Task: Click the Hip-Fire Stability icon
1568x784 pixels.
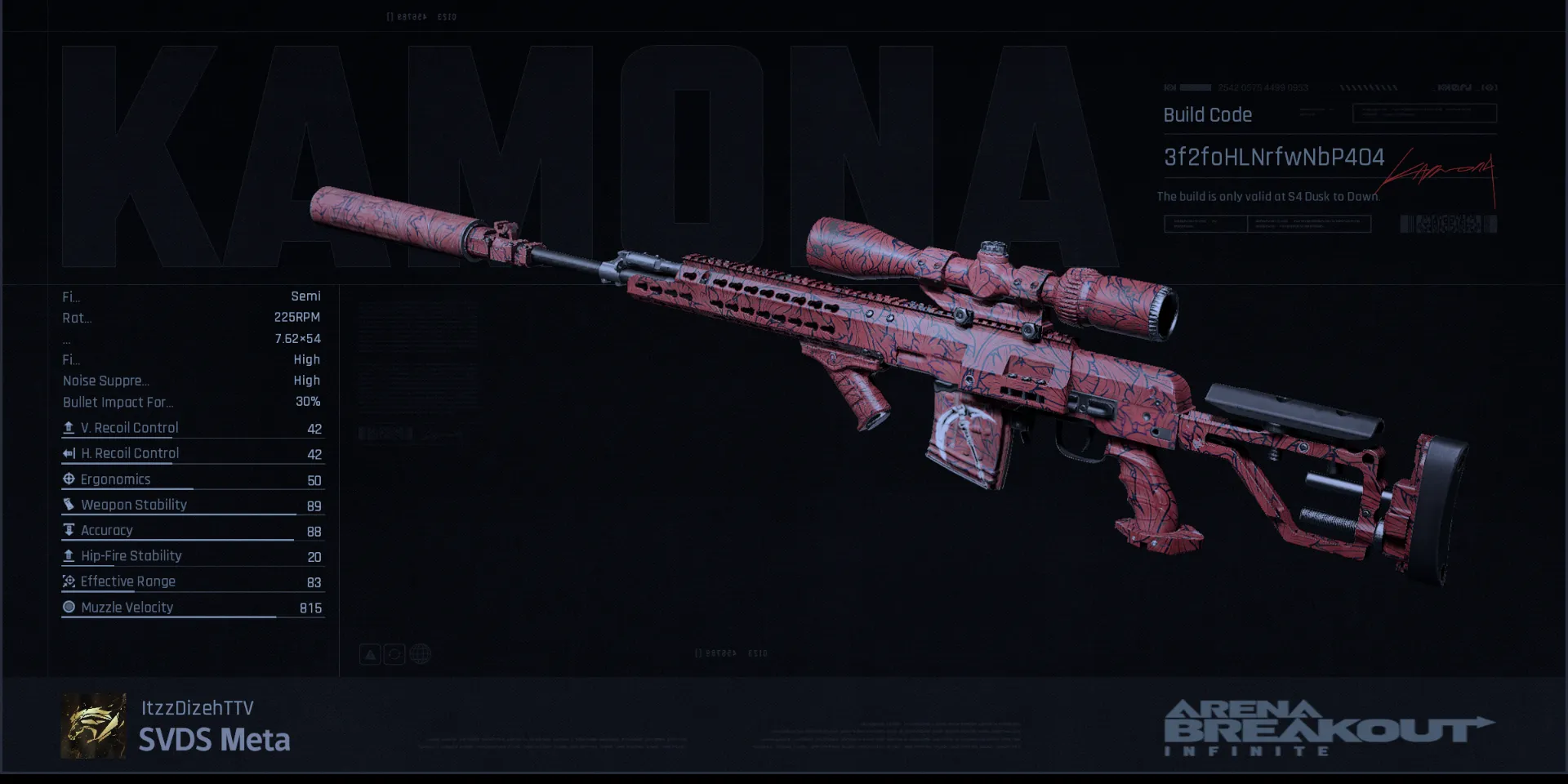Action: (69, 556)
